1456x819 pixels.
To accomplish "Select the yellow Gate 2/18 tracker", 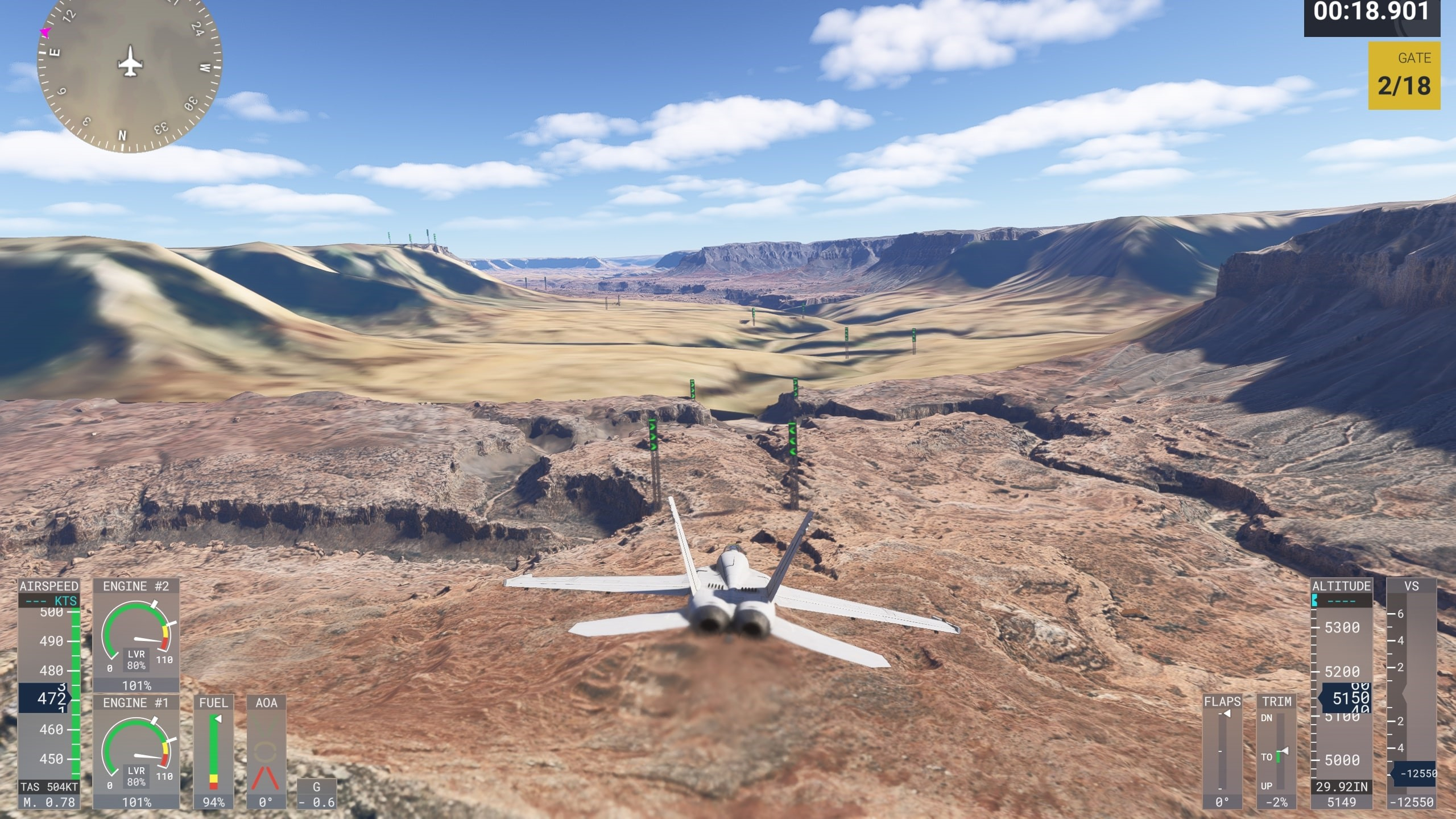I will [x=1404, y=76].
